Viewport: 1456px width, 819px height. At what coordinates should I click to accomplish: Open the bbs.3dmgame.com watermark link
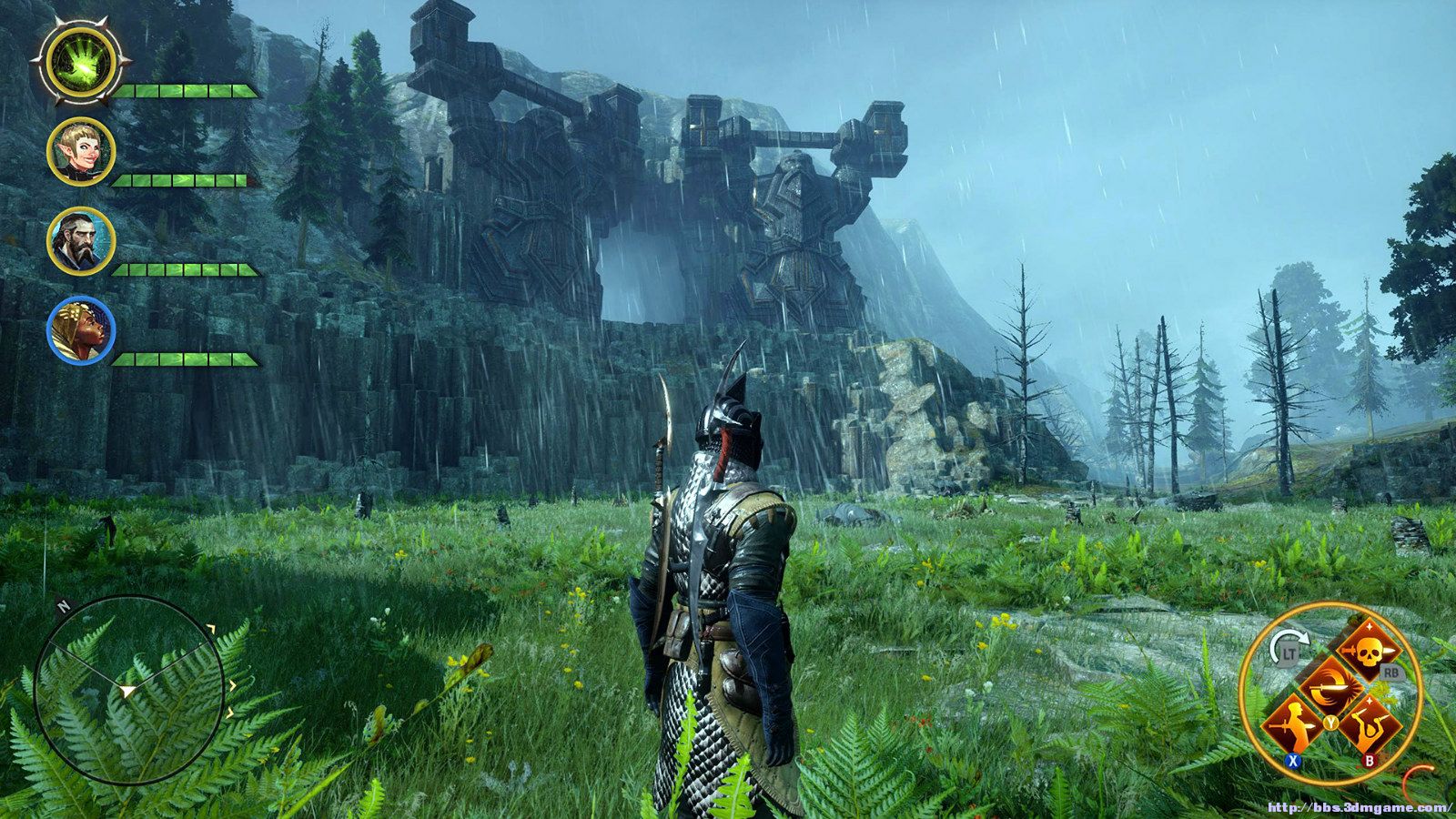(1359, 807)
